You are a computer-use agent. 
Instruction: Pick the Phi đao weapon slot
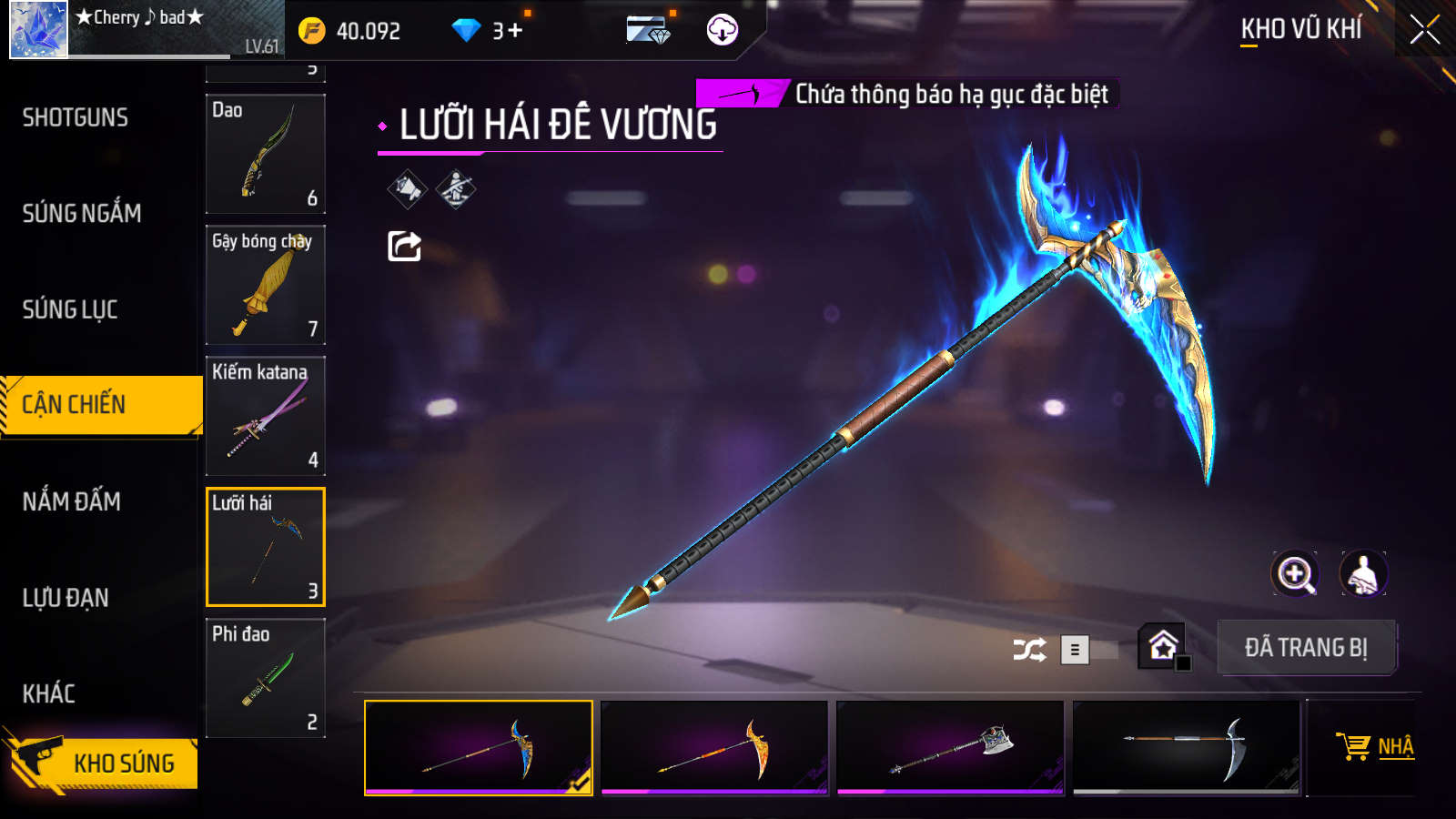click(x=266, y=678)
